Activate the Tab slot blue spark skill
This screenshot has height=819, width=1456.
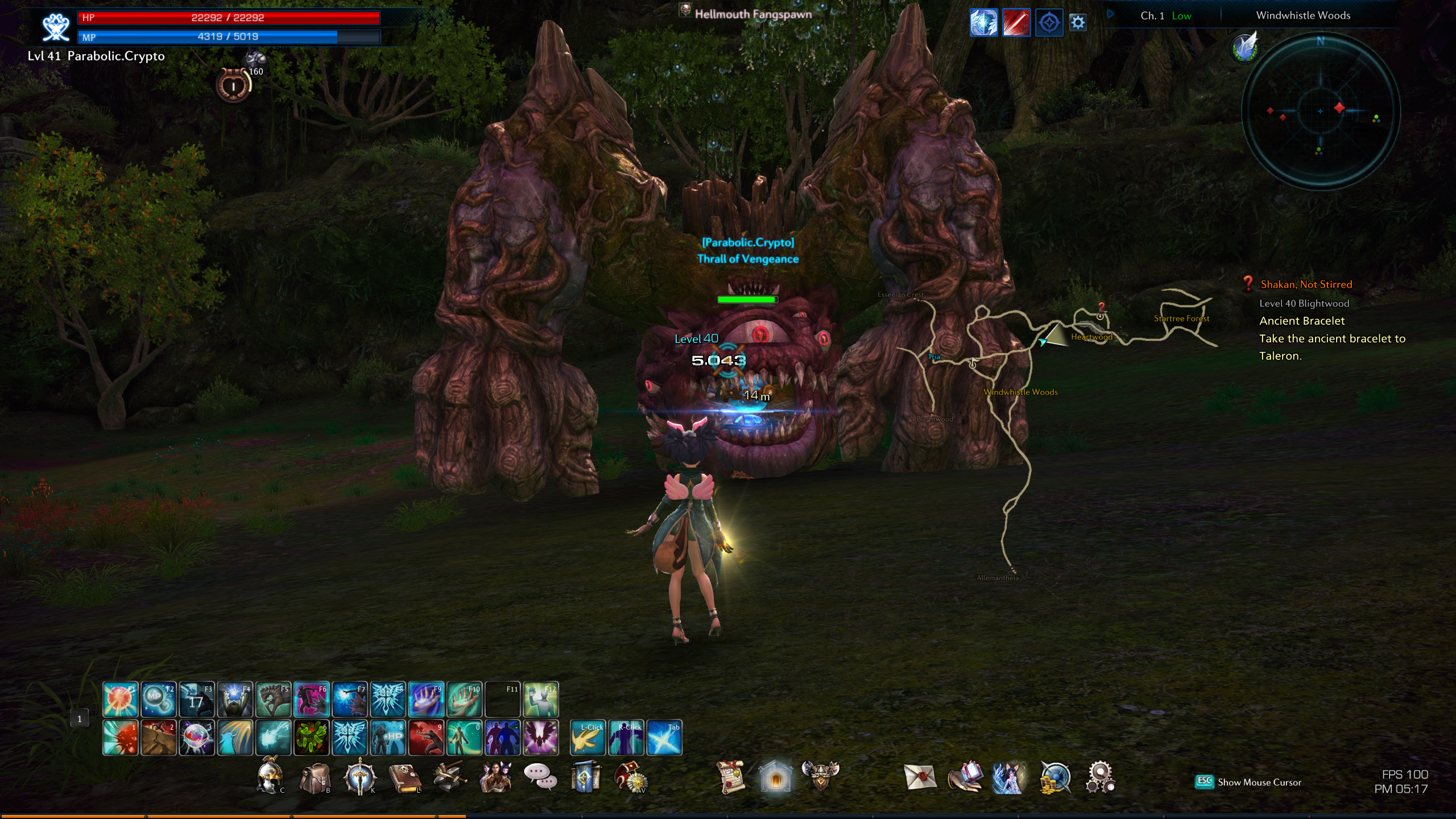[x=664, y=738]
